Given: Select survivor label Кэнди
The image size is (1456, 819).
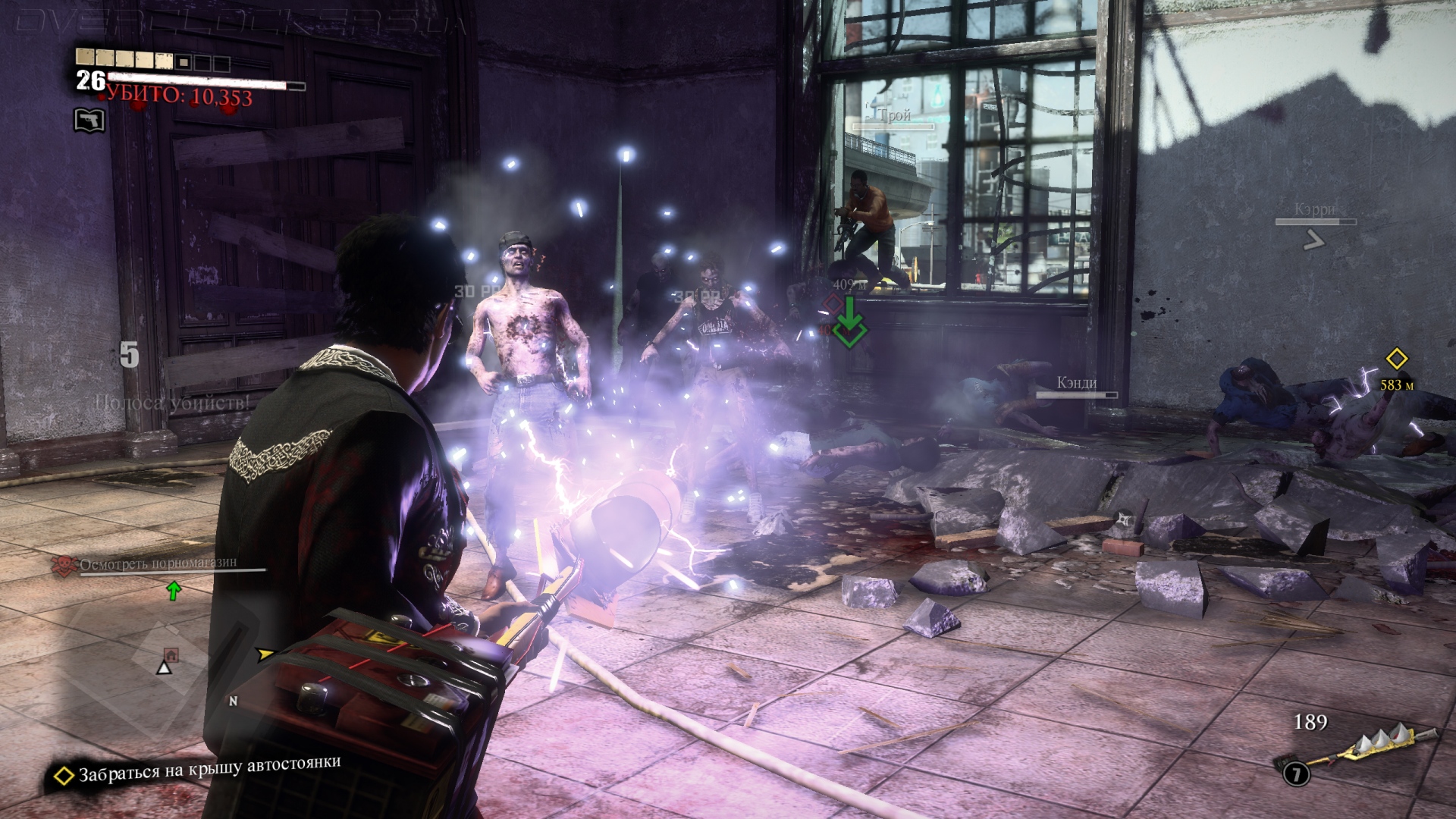Looking at the screenshot, I should pyautogui.click(x=1077, y=383).
